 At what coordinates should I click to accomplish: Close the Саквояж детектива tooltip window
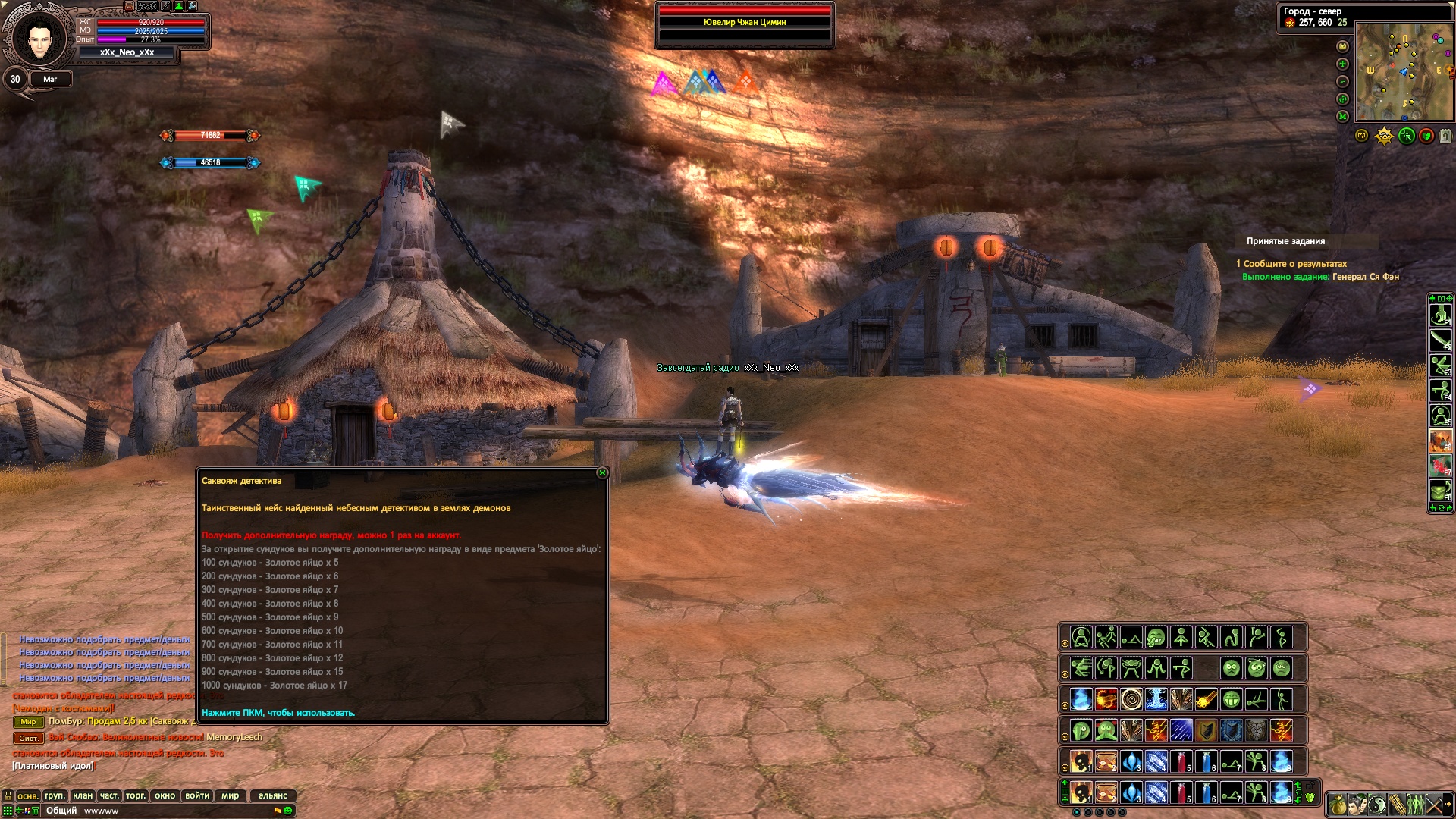click(602, 473)
